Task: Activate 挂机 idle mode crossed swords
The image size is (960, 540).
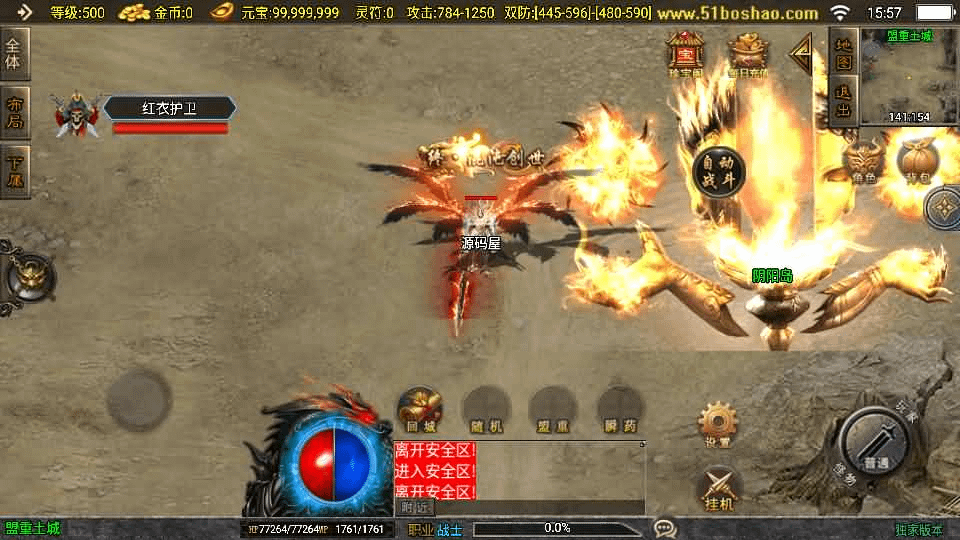Action: click(718, 489)
